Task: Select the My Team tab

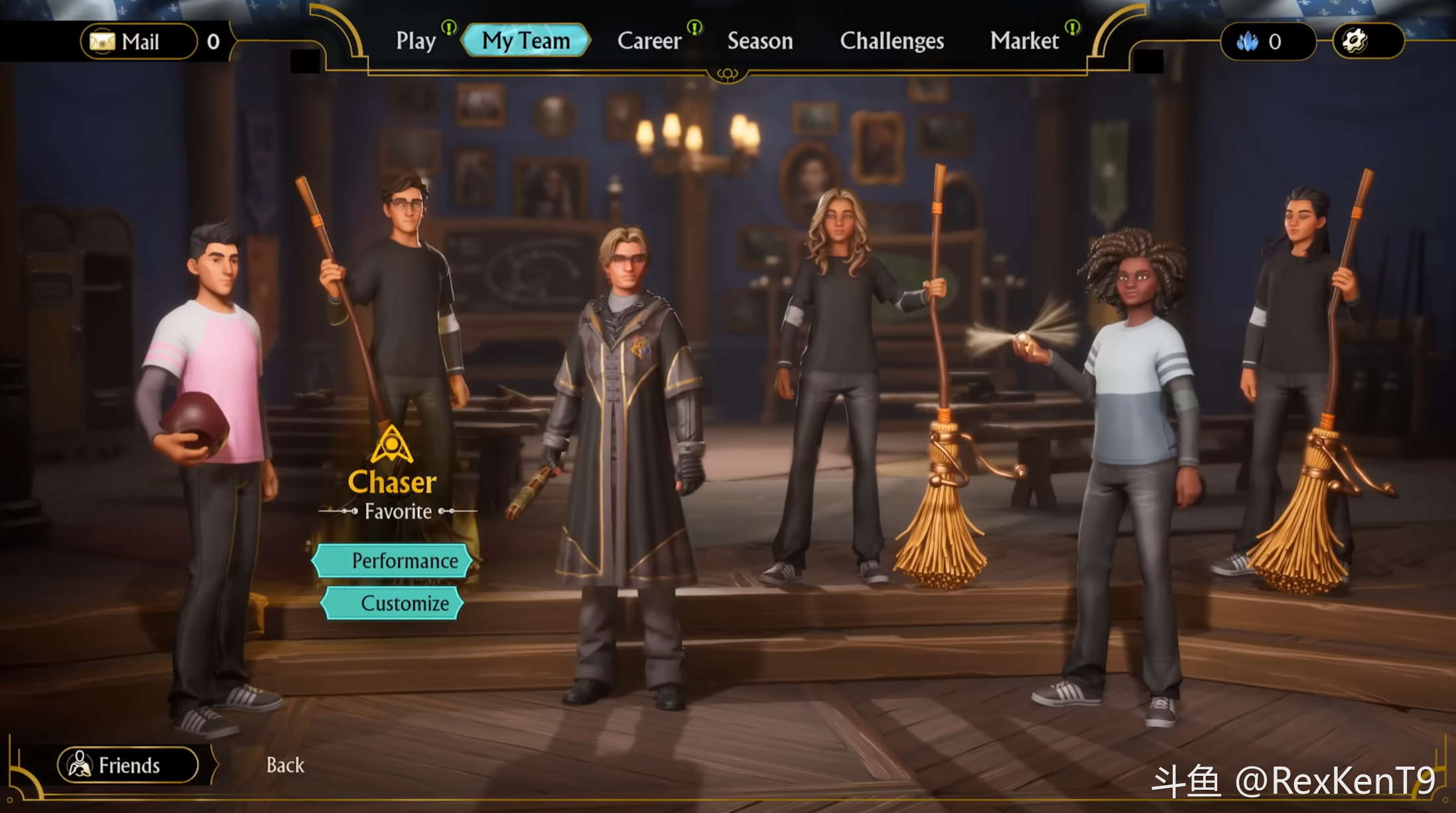Action: (x=525, y=41)
